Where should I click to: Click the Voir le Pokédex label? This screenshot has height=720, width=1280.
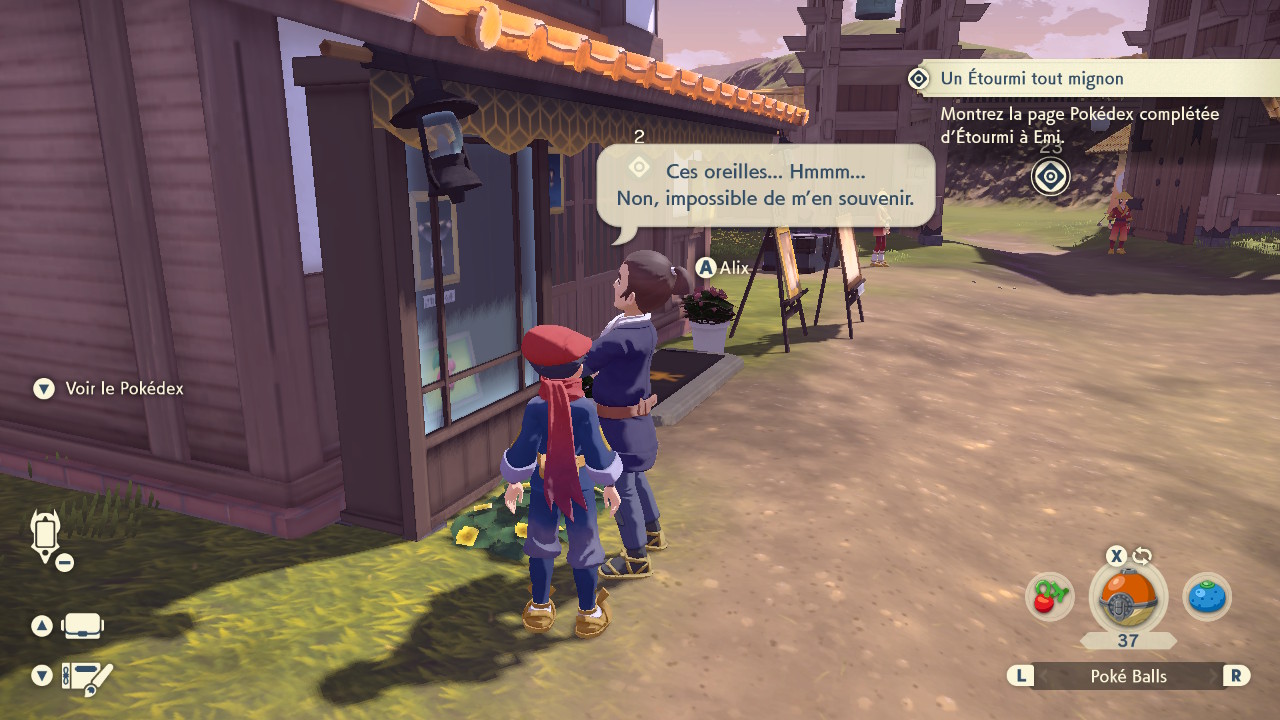pos(124,389)
